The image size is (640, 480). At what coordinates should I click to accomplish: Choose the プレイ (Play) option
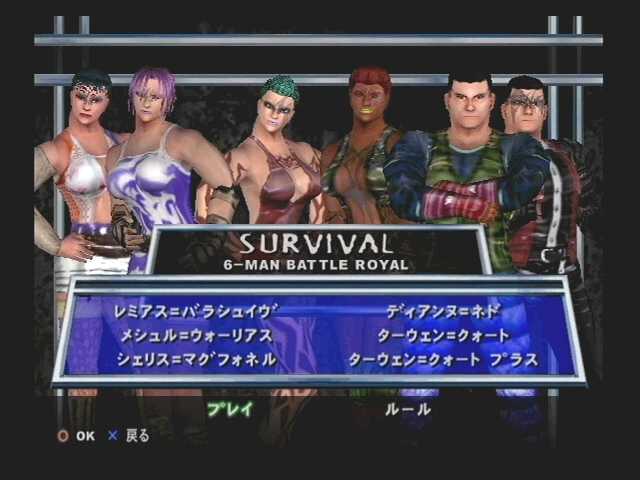tap(230, 409)
